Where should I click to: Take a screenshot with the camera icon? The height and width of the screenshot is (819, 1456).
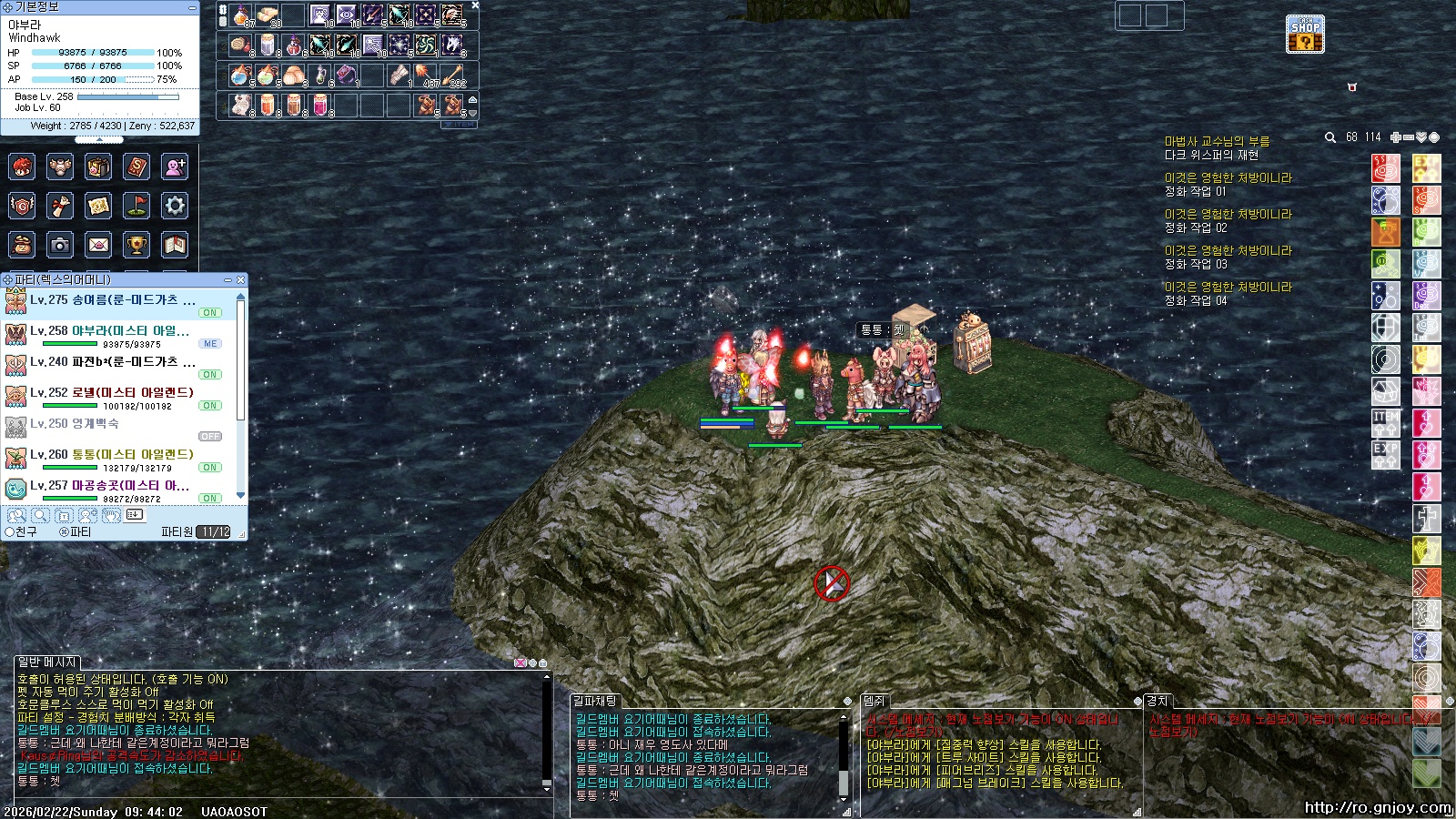pos(60,244)
